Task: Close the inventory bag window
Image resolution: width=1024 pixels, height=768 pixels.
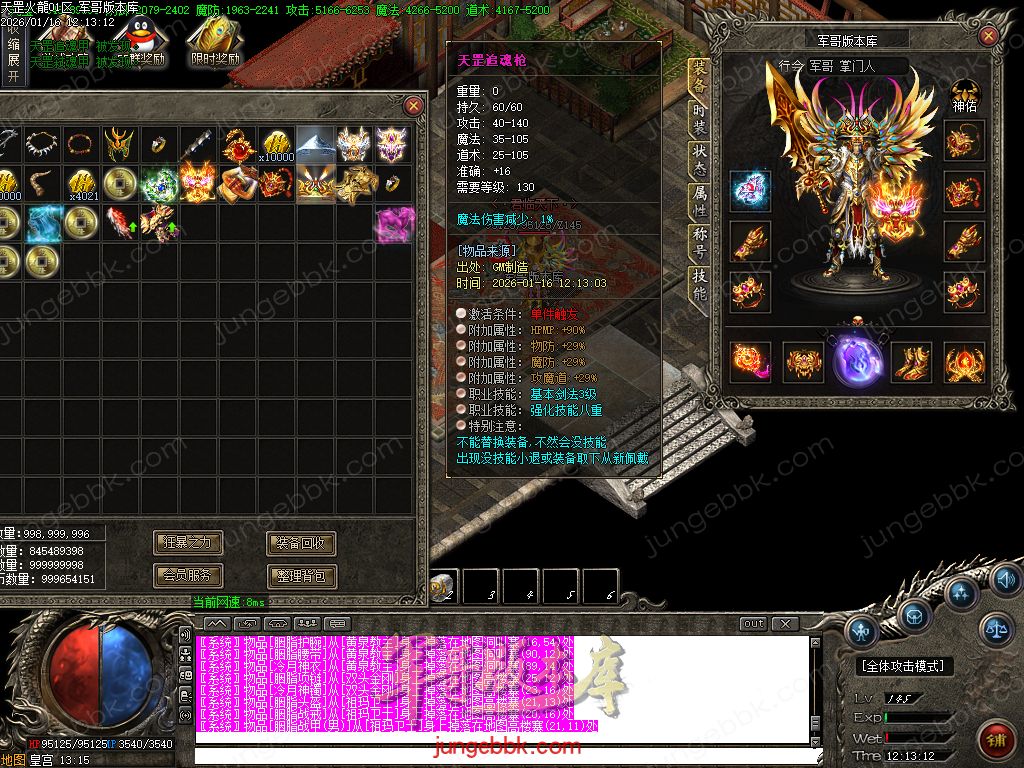Action: tap(413, 105)
